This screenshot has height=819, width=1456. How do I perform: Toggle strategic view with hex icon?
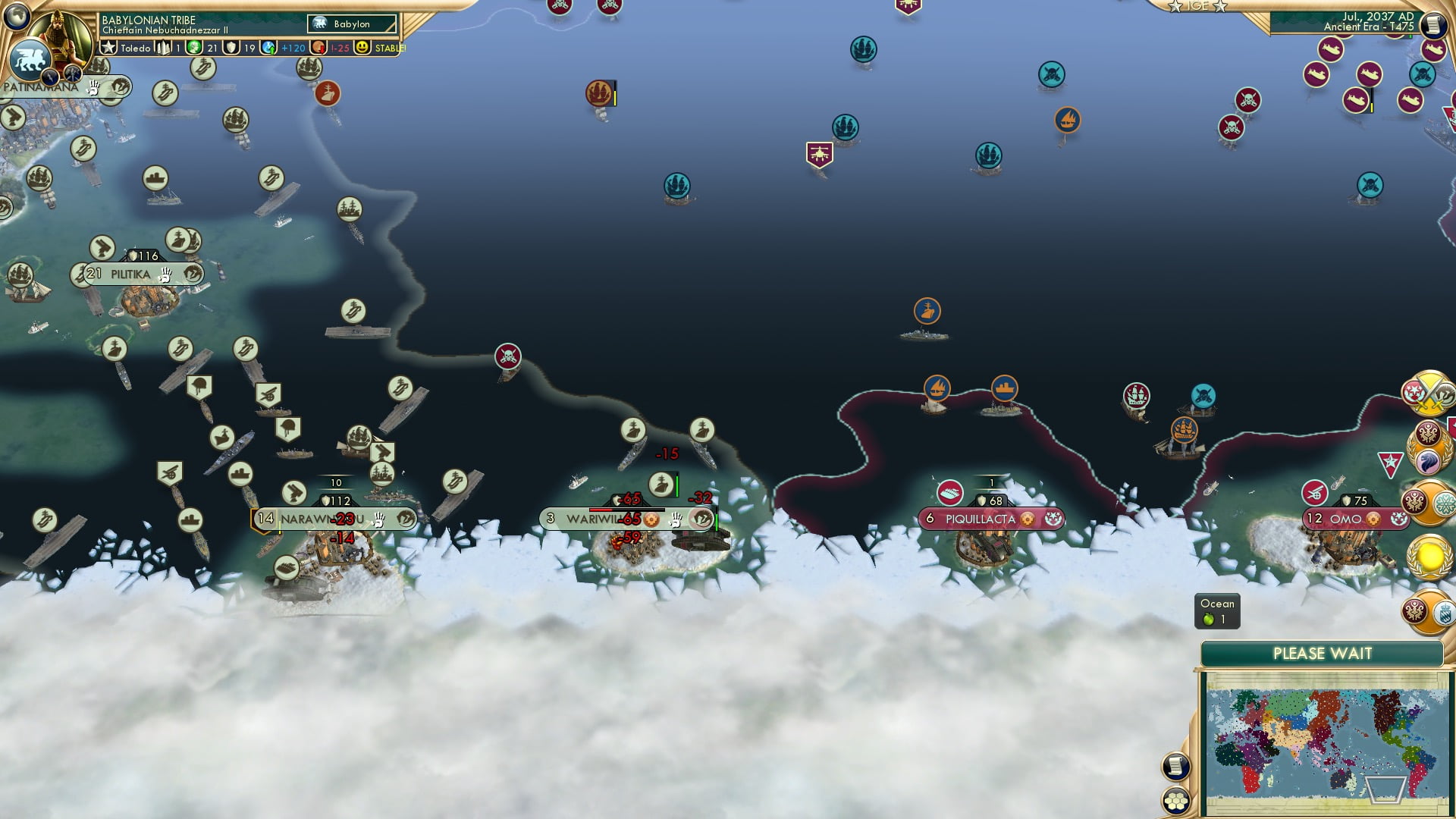(1178, 801)
